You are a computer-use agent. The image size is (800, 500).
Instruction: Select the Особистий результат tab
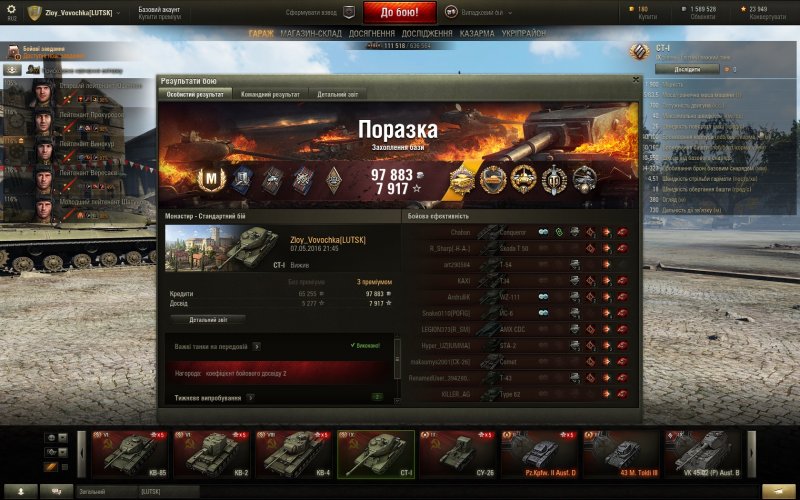click(x=194, y=94)
